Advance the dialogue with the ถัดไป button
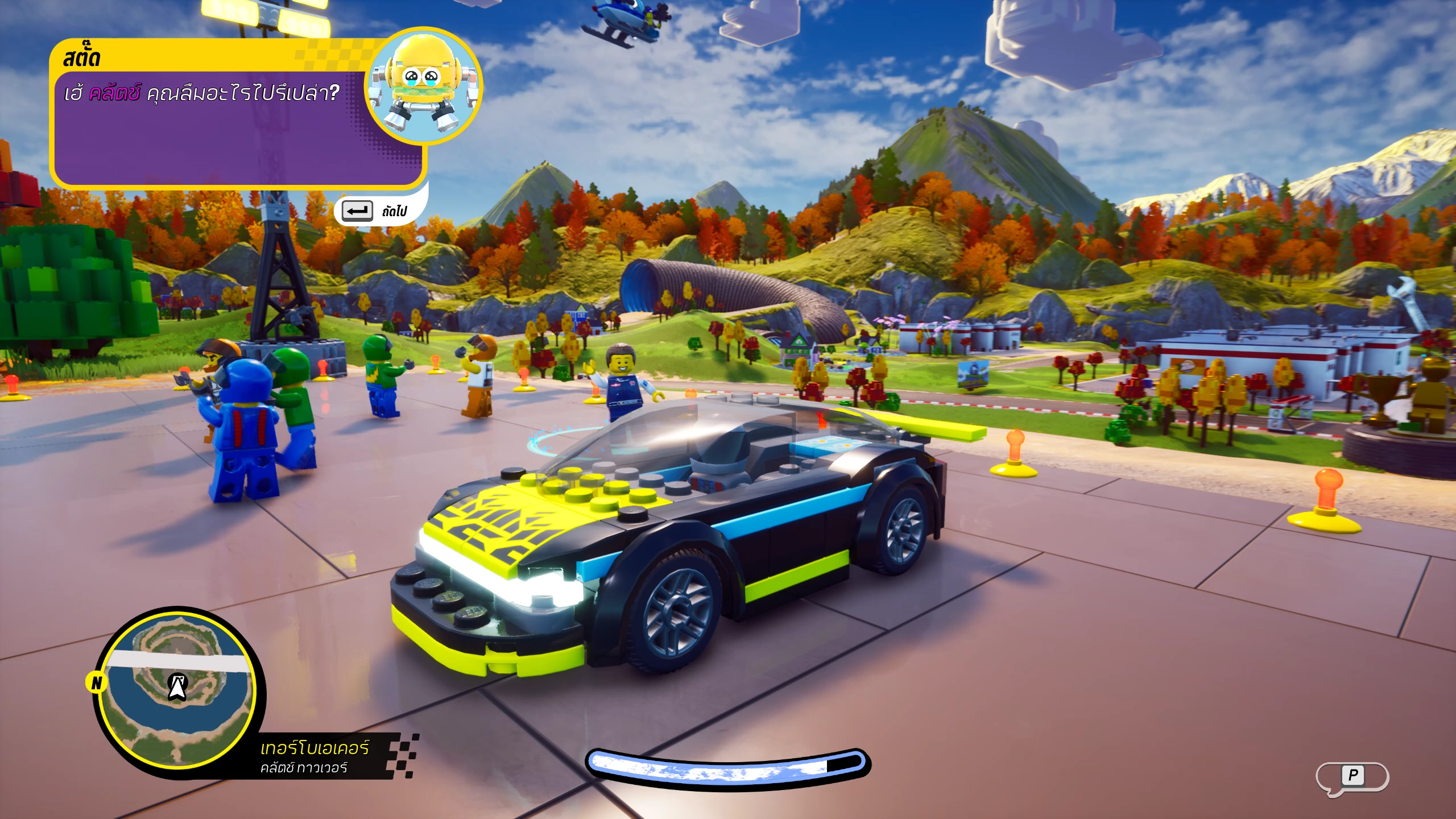This screenshot has width=1456, height=819. [375, 211]
